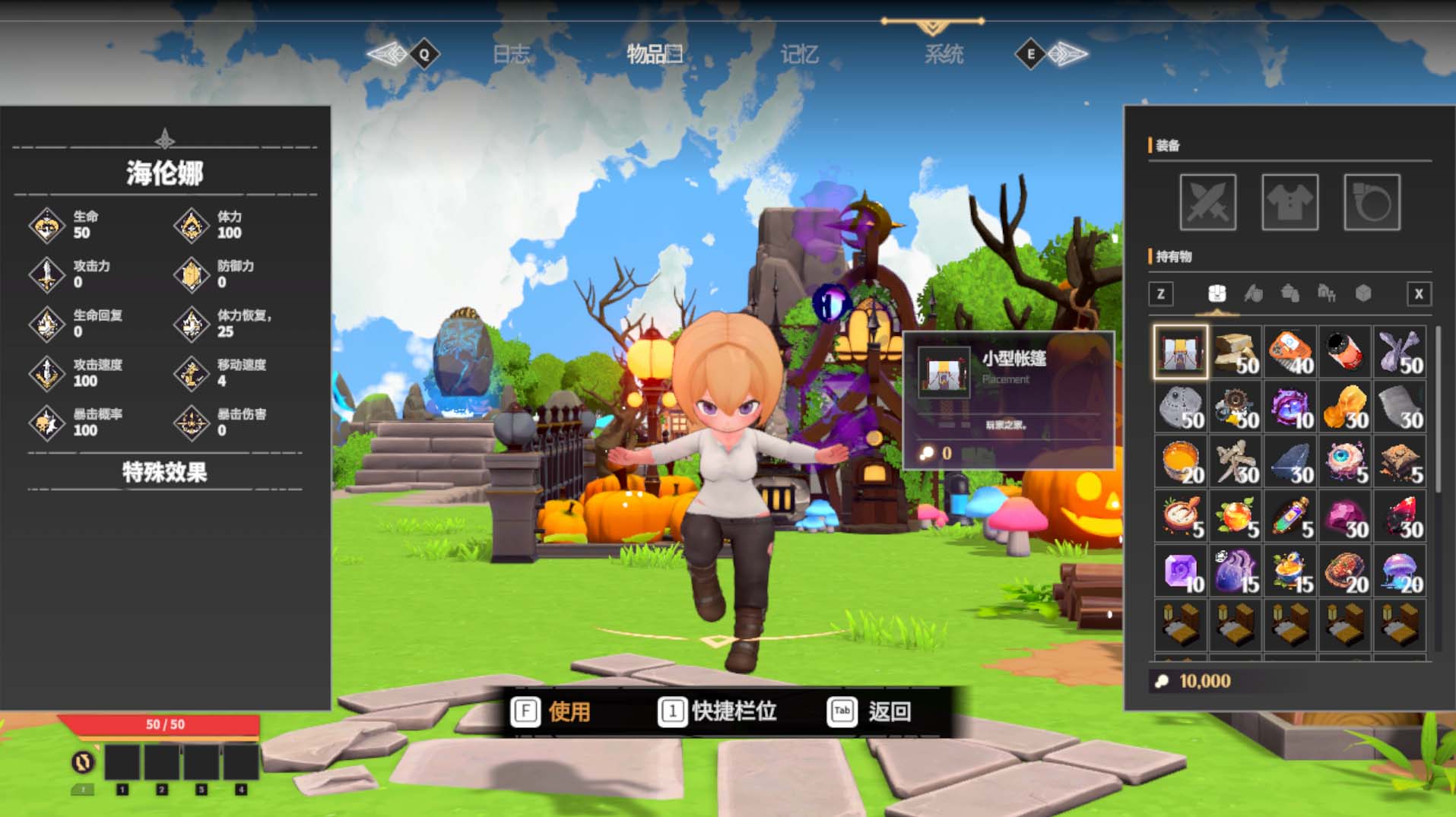1456x817 pixels.
Task: Select the stone blocks stack
Action: [1236, 352]
